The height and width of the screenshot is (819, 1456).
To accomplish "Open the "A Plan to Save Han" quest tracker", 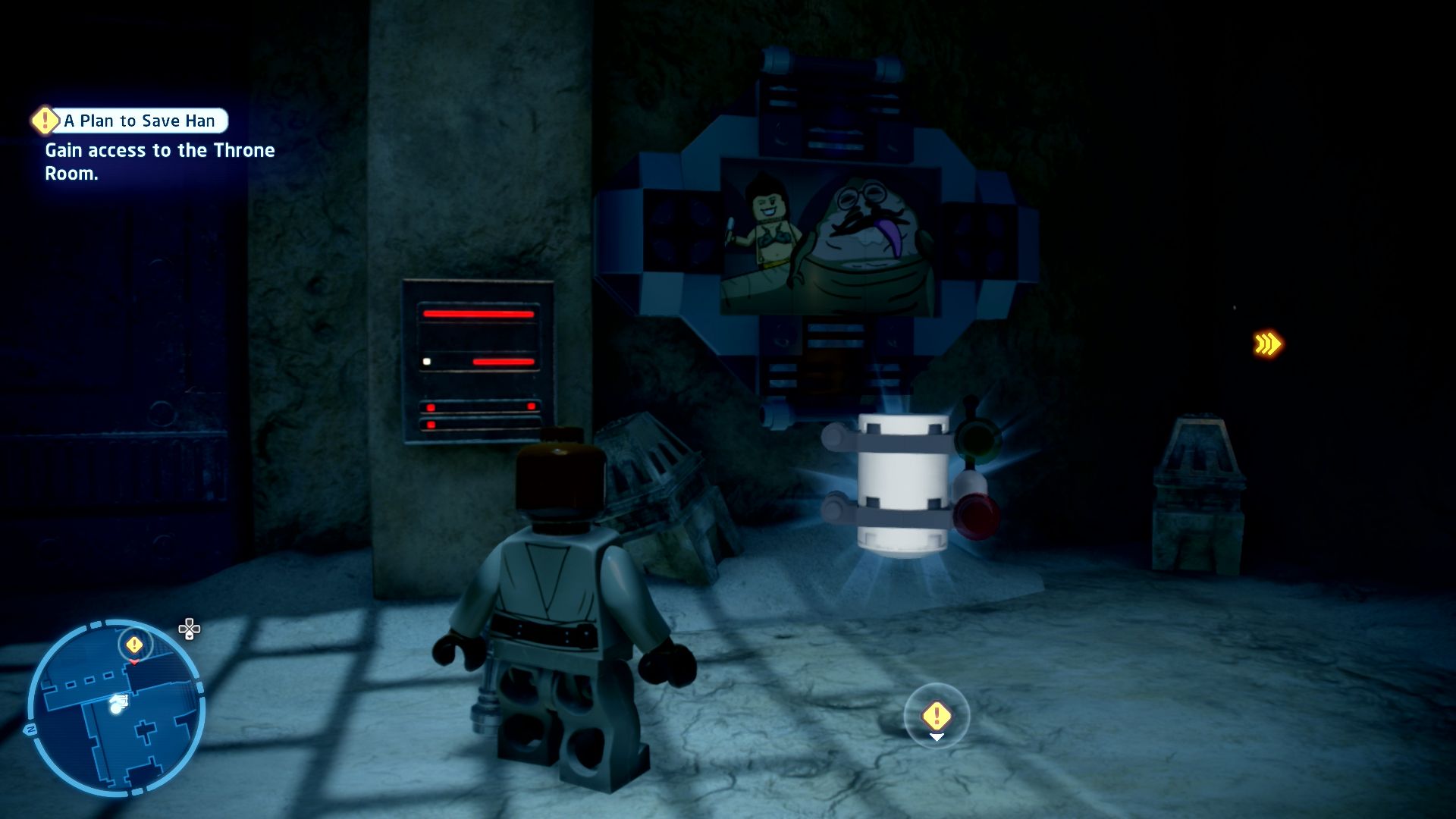I will [139, 121].
